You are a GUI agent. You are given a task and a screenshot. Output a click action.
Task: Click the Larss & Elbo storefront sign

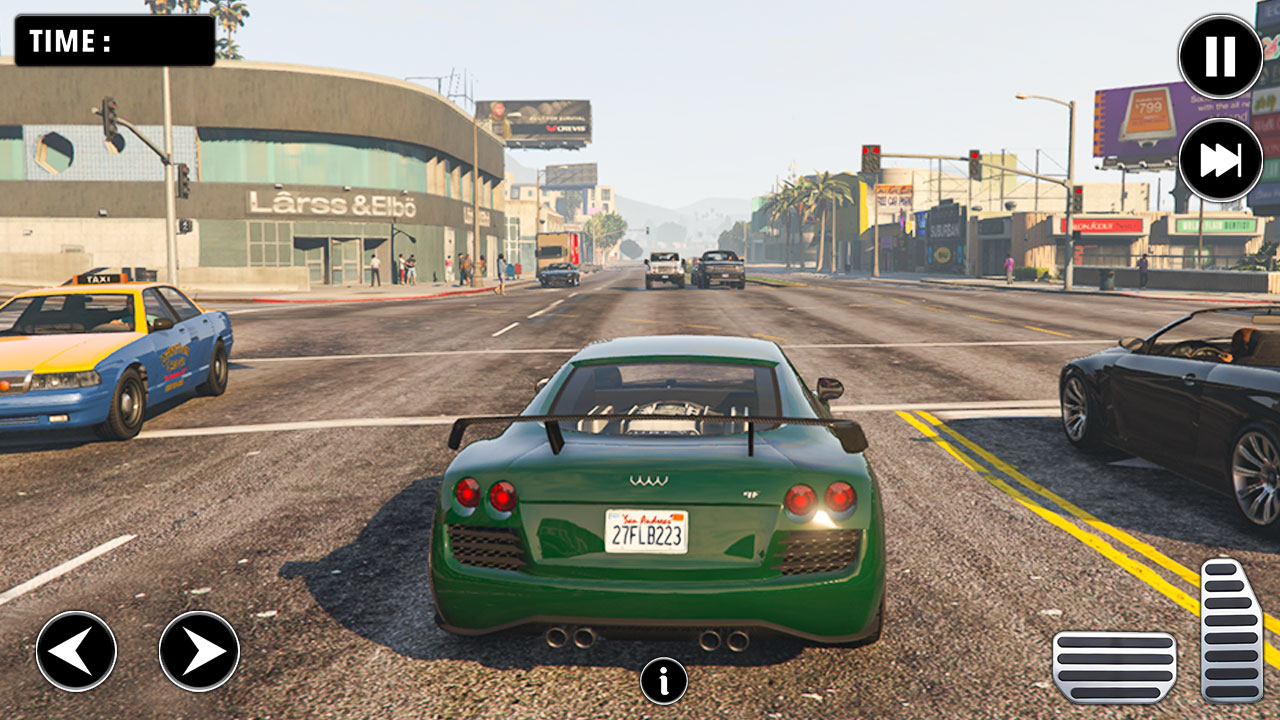tap(333, 200)
